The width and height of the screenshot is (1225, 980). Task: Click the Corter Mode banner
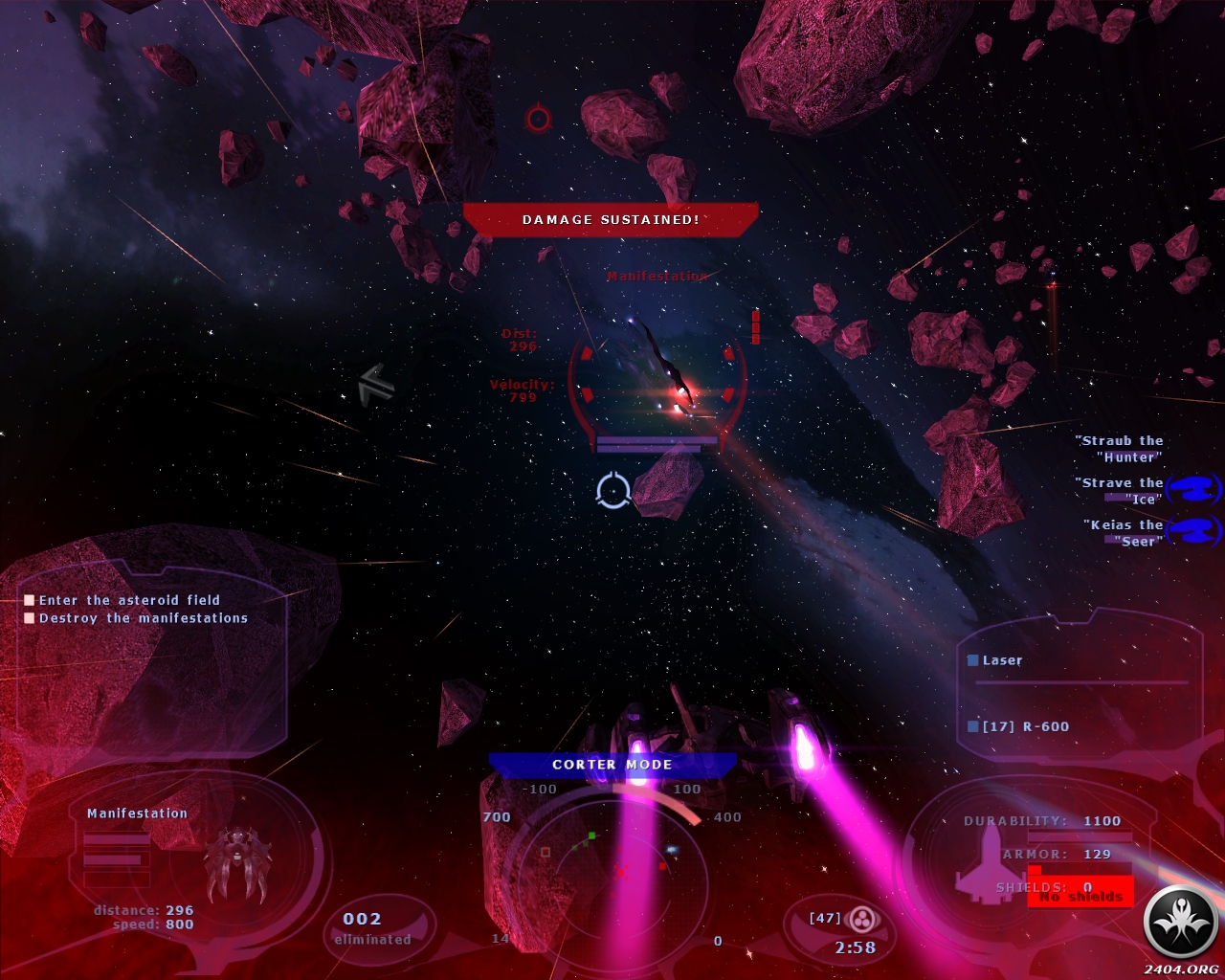pyautogui.click(x=612, y=765)
